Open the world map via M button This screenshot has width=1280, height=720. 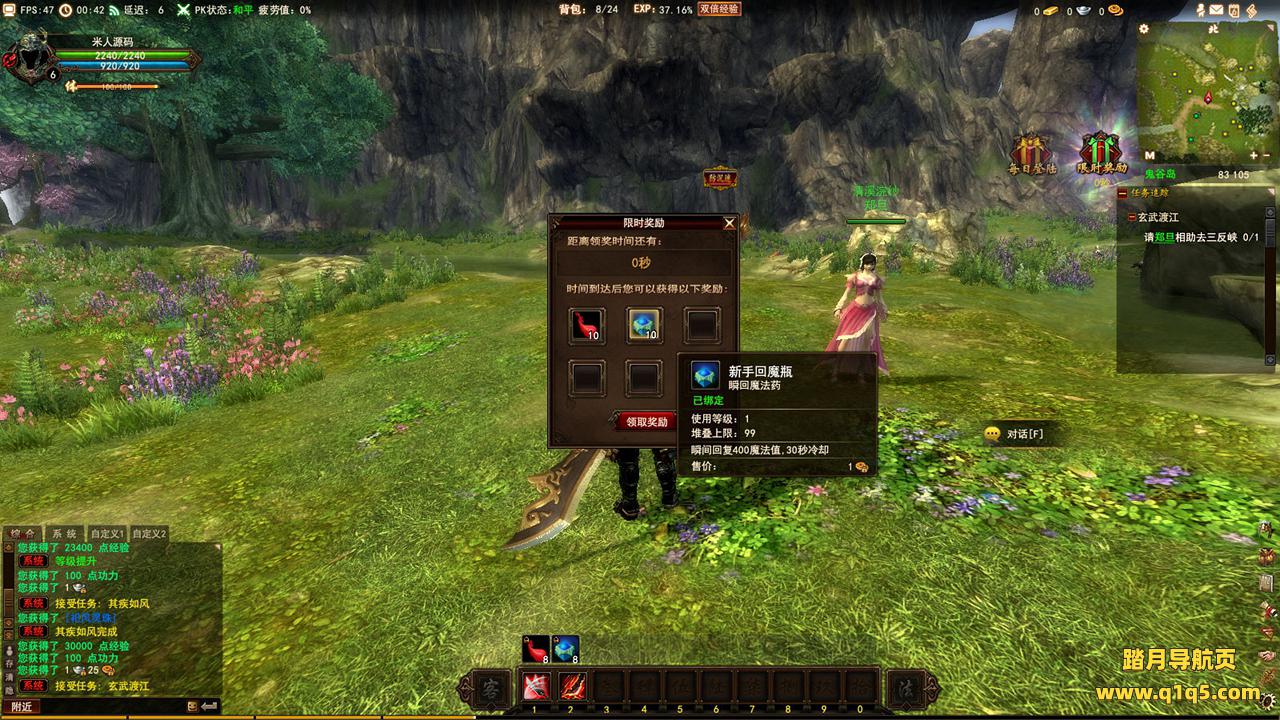[x=1149, y=156]
